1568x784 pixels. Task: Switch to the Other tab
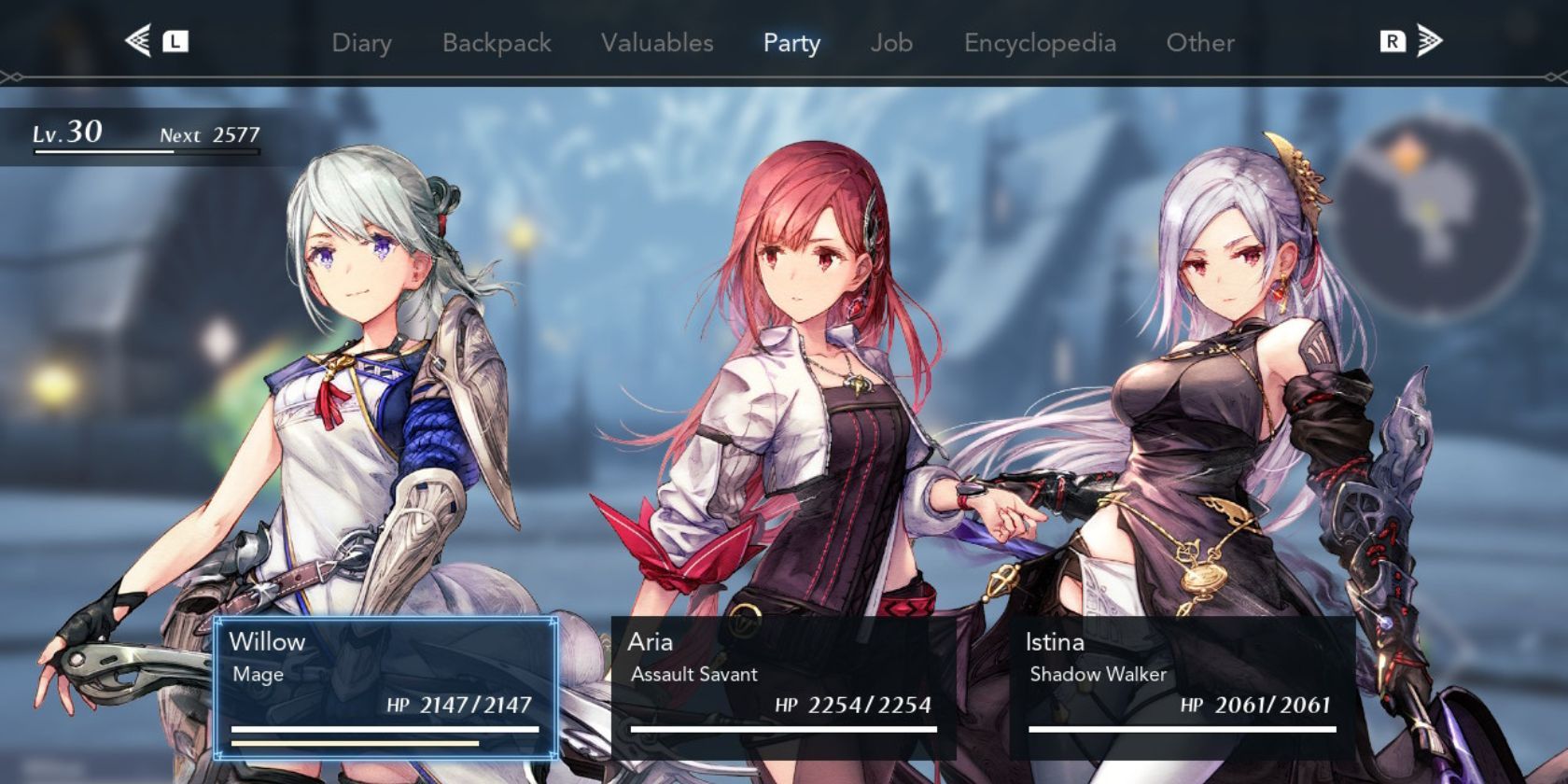tap(1200, 43)
